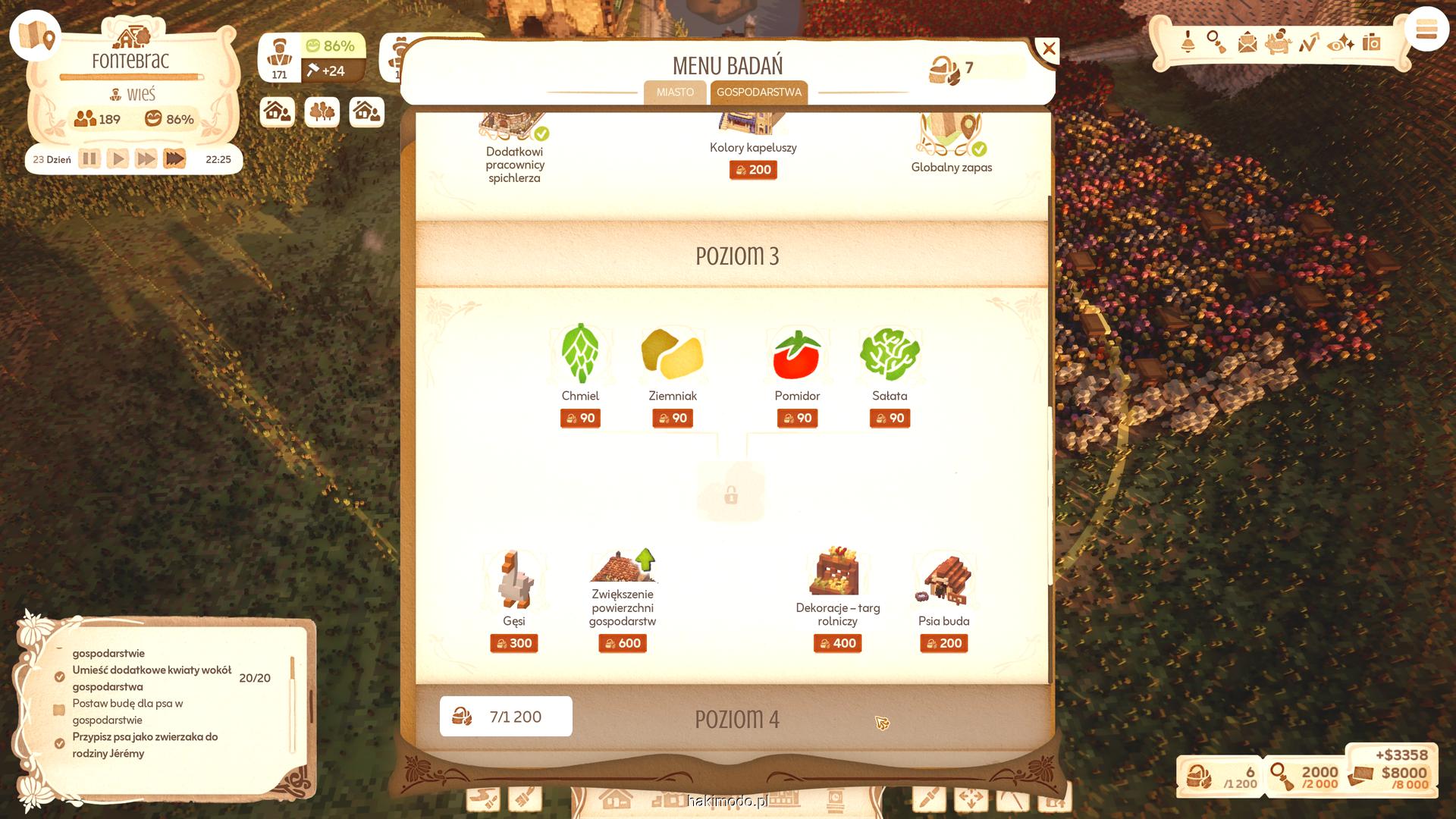The height and width of the screenshot is (819, 1456).
Task: Open the map with location pin
Action: (36, 36)
